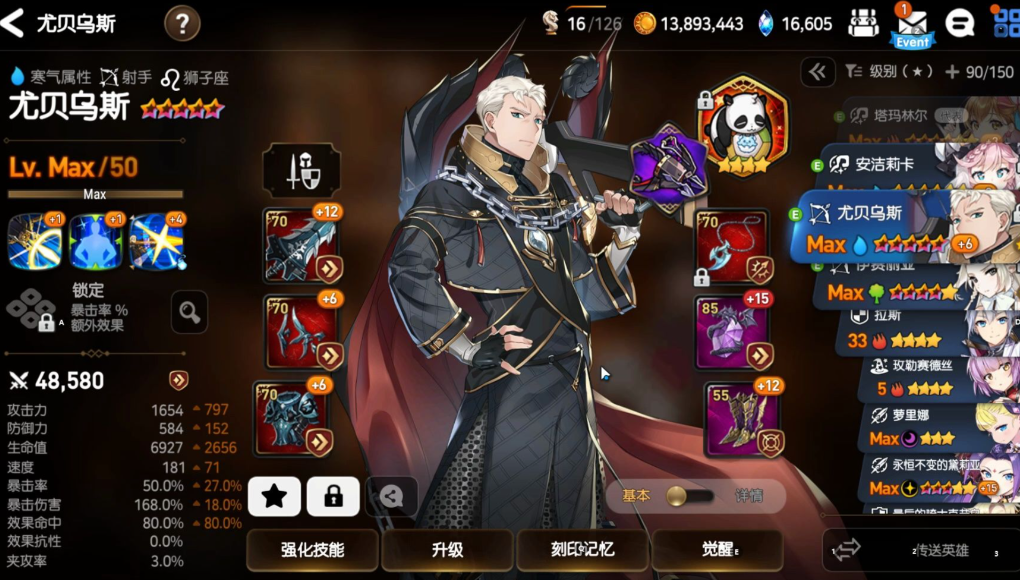
Task: Click the 升级 button
Action: point(447,550)
